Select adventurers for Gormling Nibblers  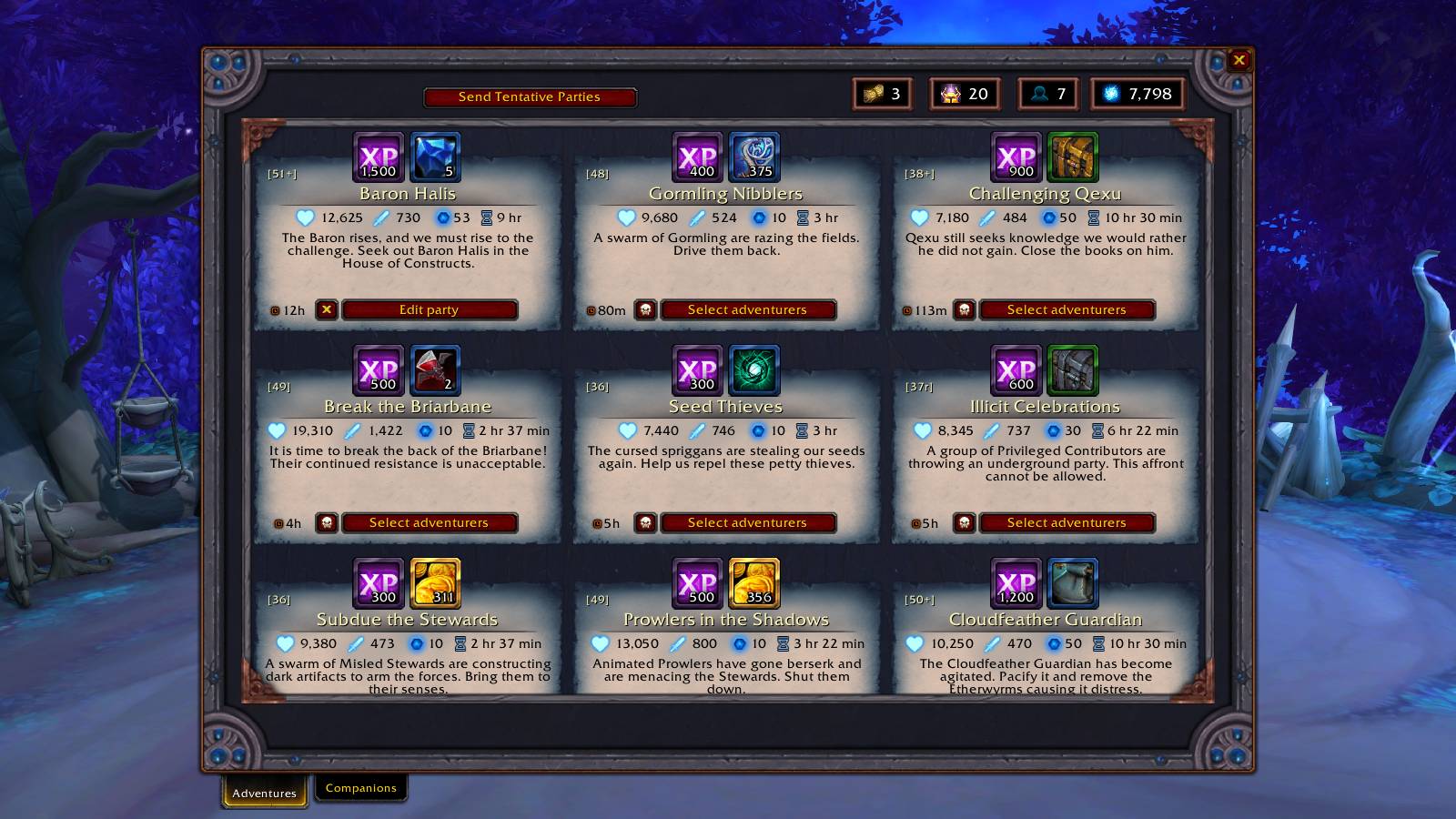747,310
